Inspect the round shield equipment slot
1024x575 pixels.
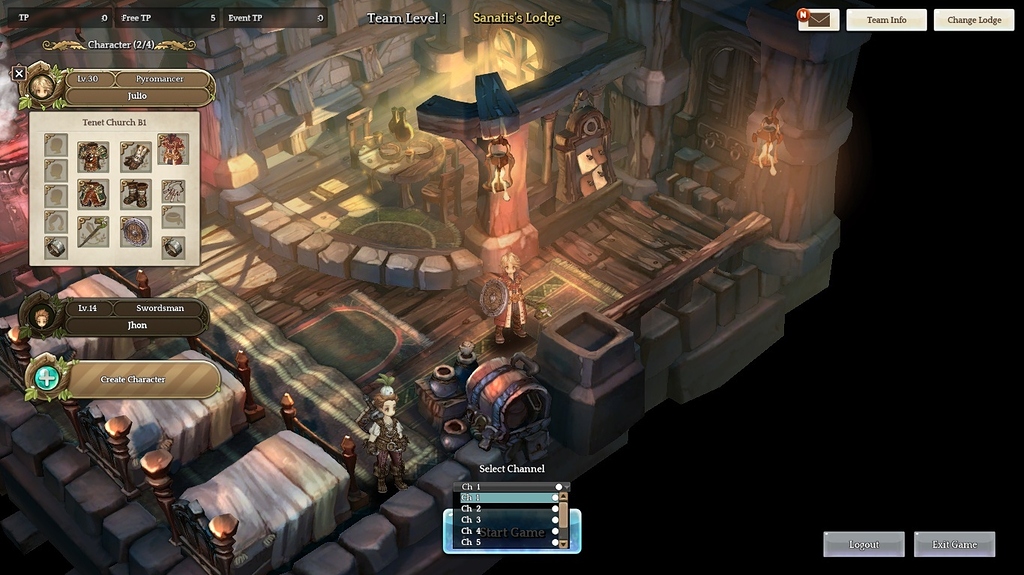coord(135,232)
